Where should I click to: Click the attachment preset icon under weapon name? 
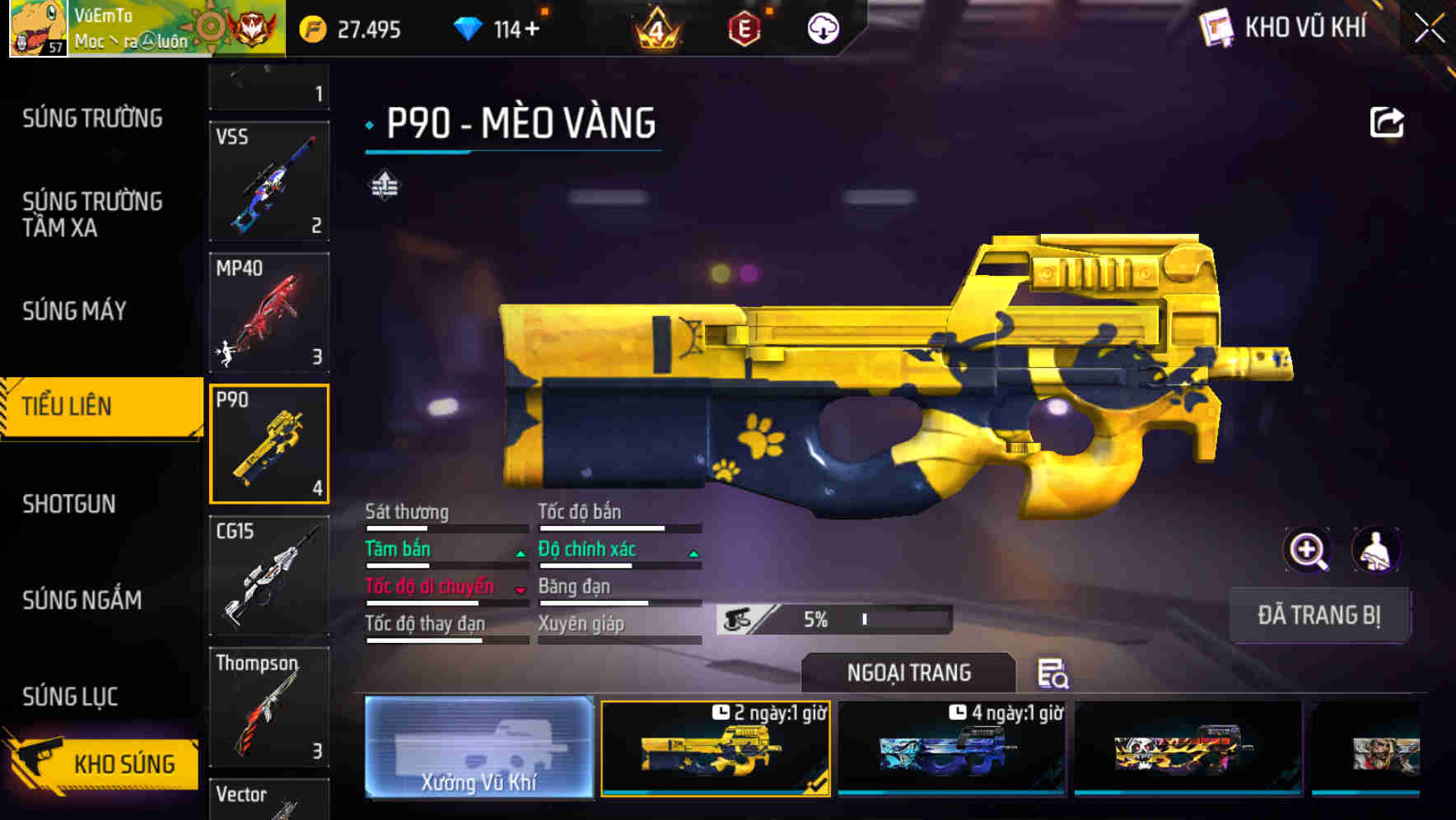(384, 185)
